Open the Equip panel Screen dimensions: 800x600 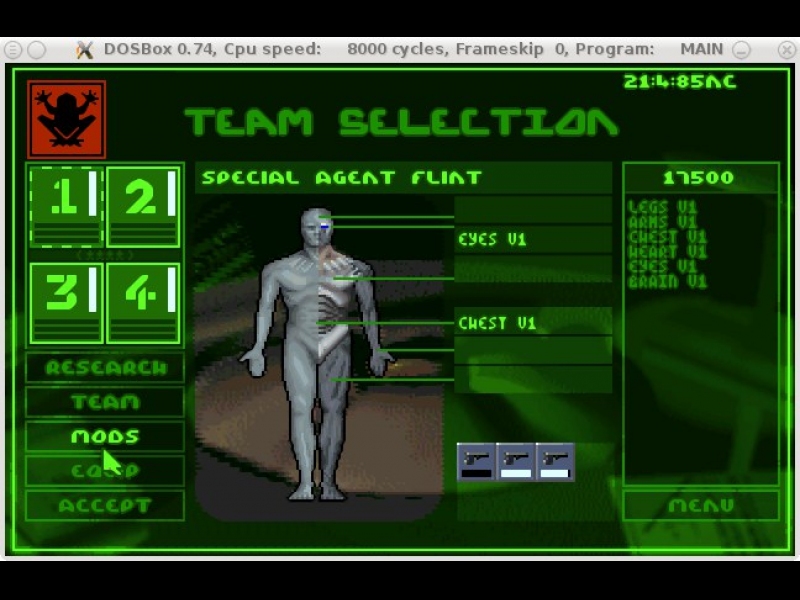pyautogui.click(x=105, y=471)
